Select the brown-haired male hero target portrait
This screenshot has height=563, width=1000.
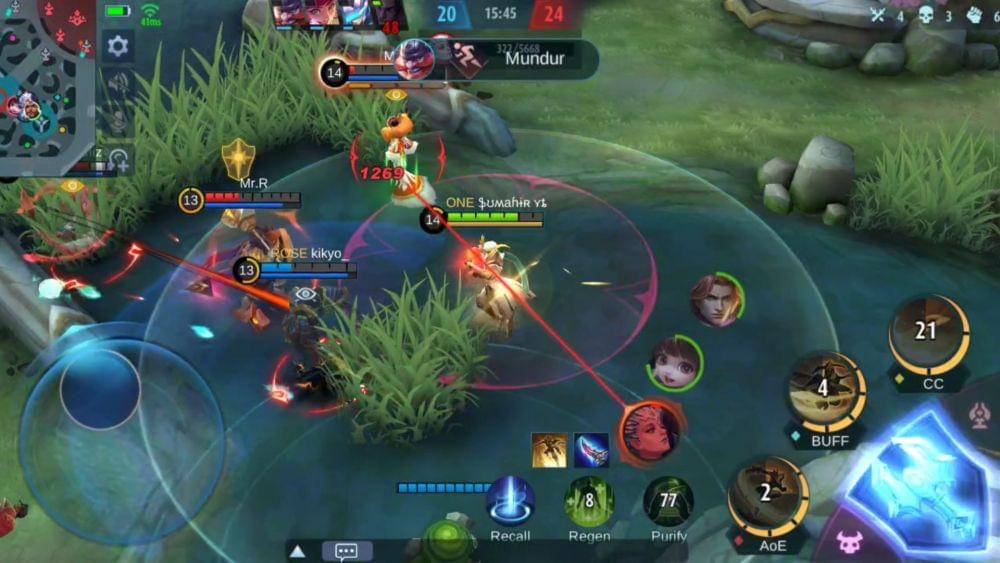[717, 300]
